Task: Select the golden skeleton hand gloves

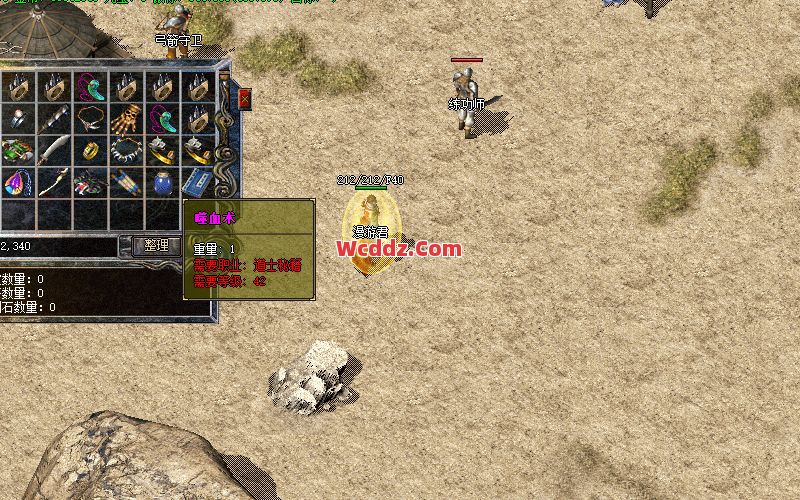Action: [x=125, y=118]
